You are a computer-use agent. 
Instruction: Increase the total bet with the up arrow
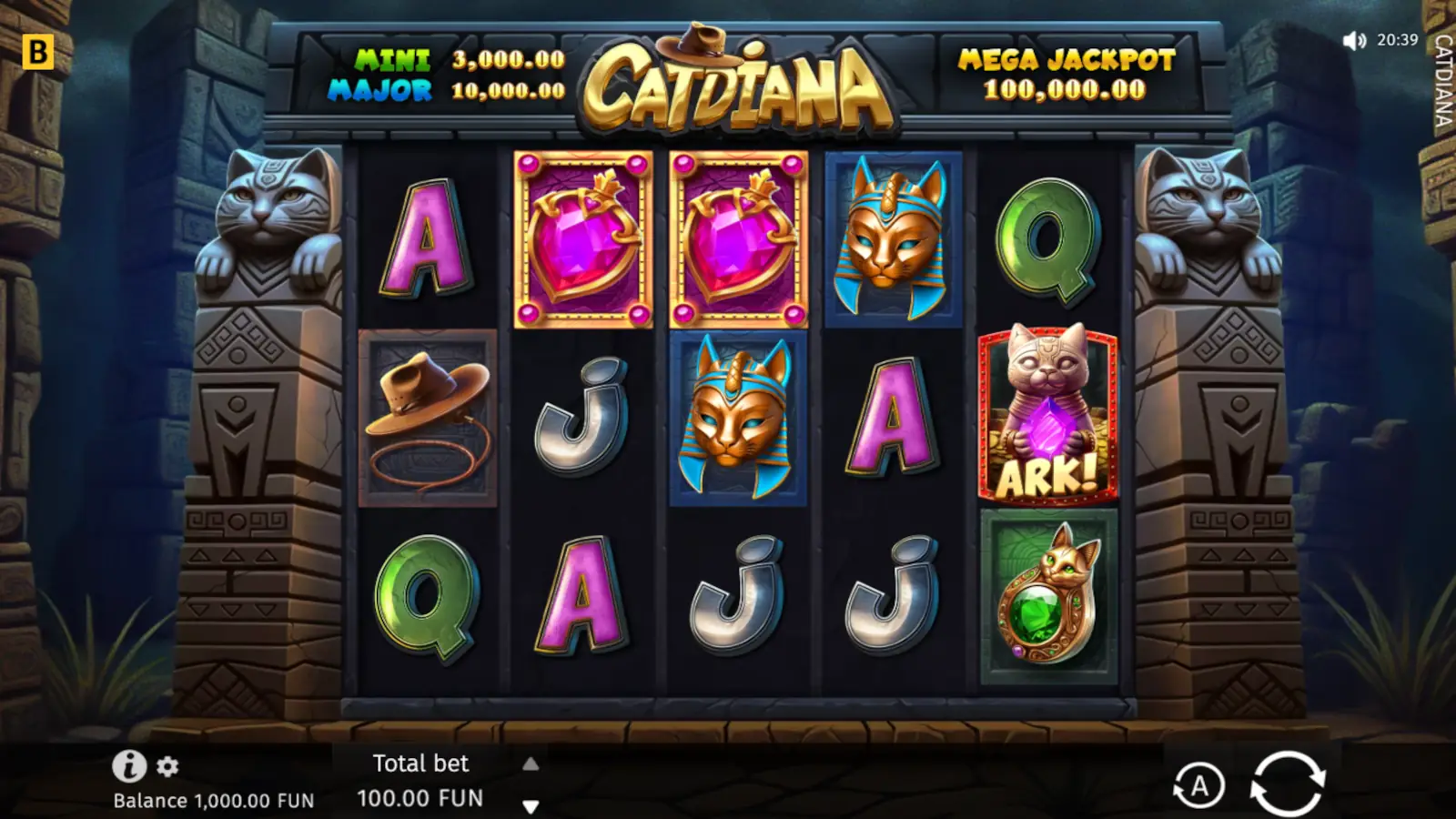[x=532, y=763]
